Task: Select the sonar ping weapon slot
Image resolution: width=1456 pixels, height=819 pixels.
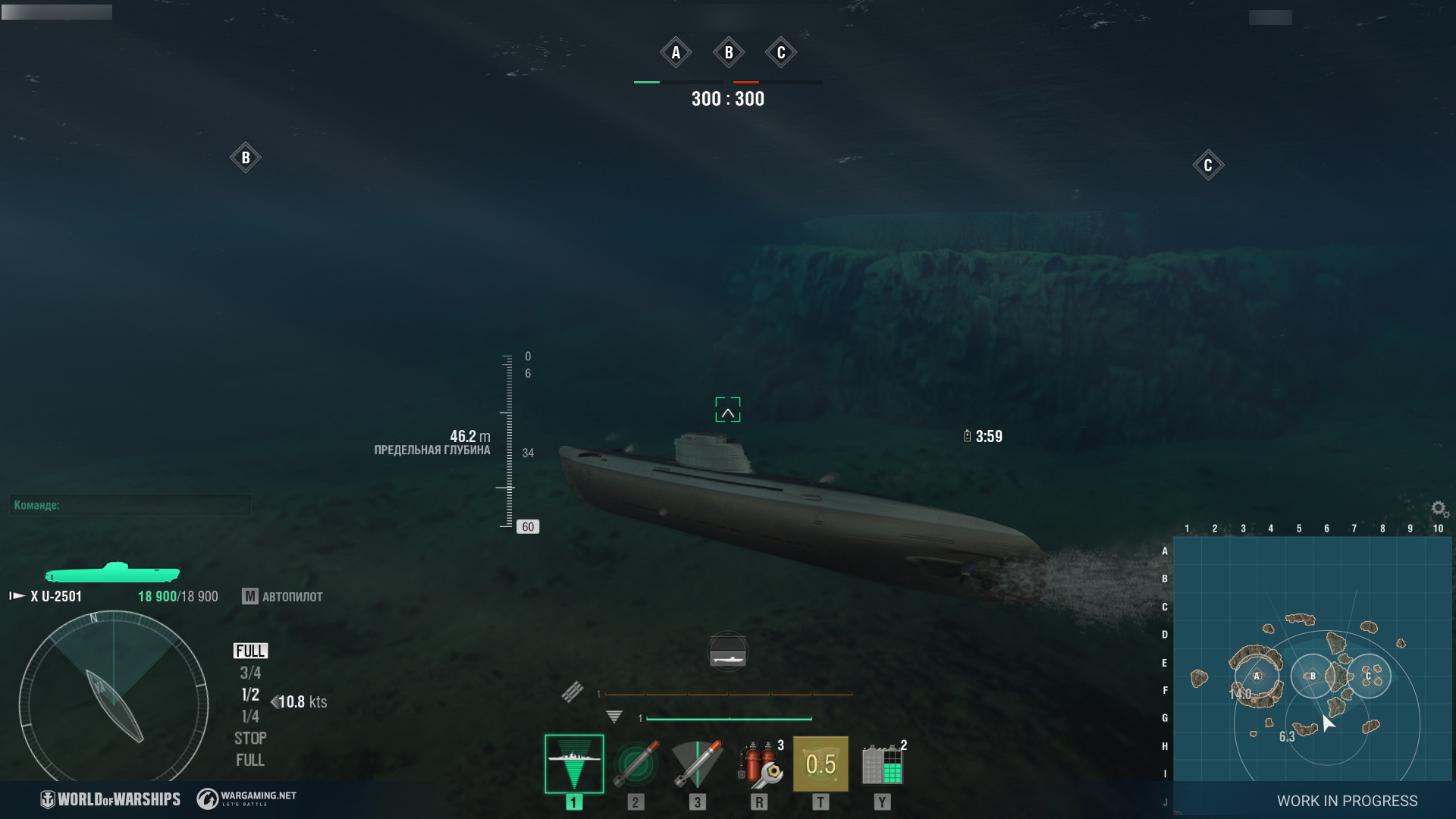Action: pyautogui.click(x=574, y=764)
